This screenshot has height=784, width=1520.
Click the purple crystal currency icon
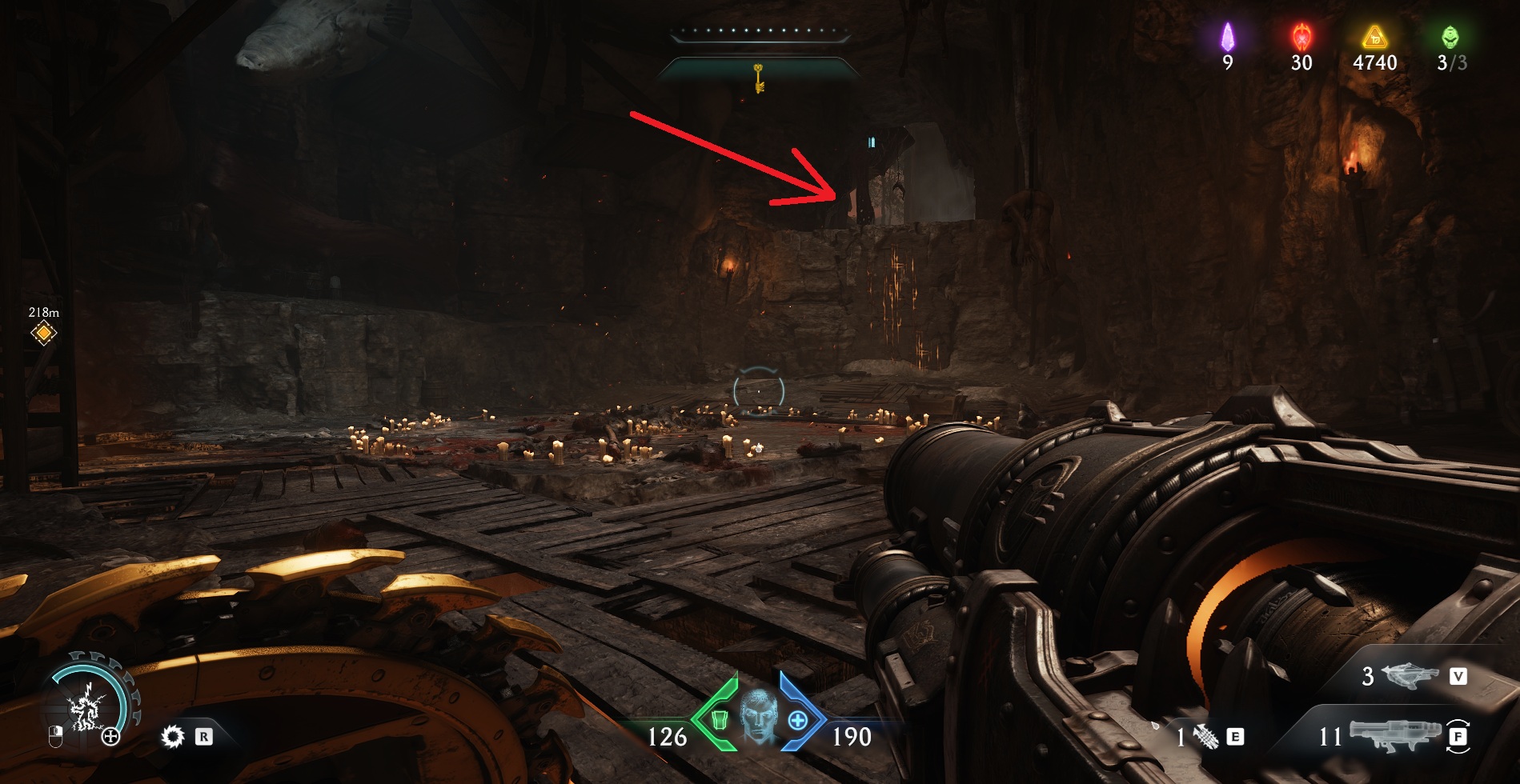pos(1227,37)
